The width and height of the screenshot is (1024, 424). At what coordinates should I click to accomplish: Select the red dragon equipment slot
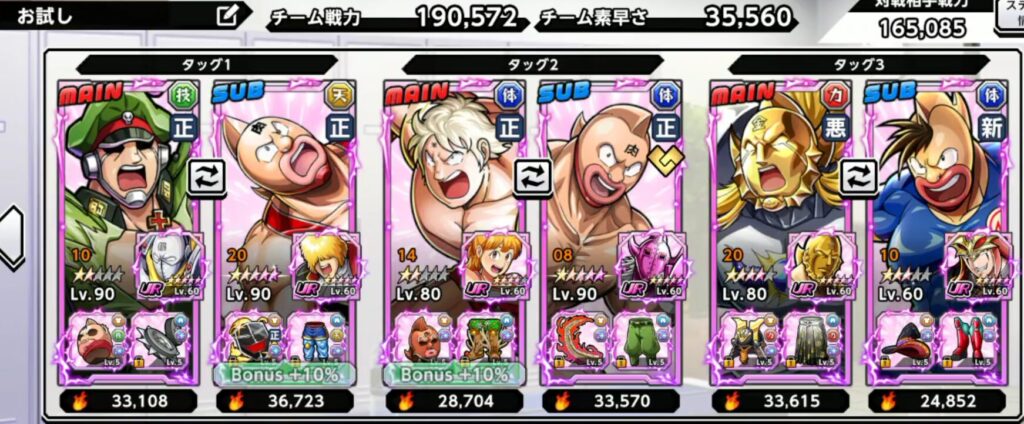tap(580, 340)
